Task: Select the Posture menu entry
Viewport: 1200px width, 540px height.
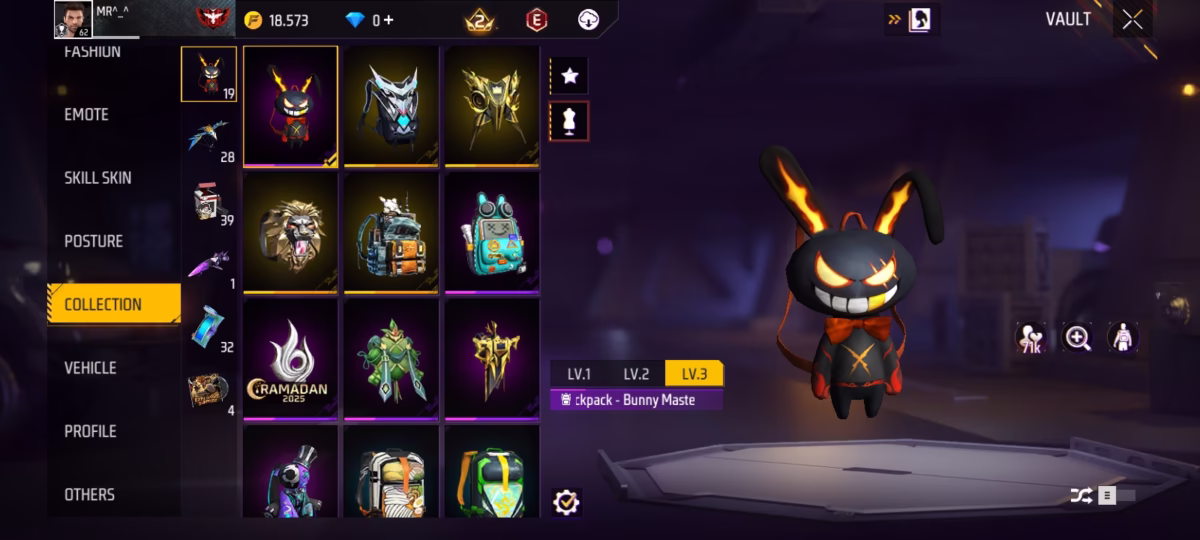Action: (x=94, y=241)
